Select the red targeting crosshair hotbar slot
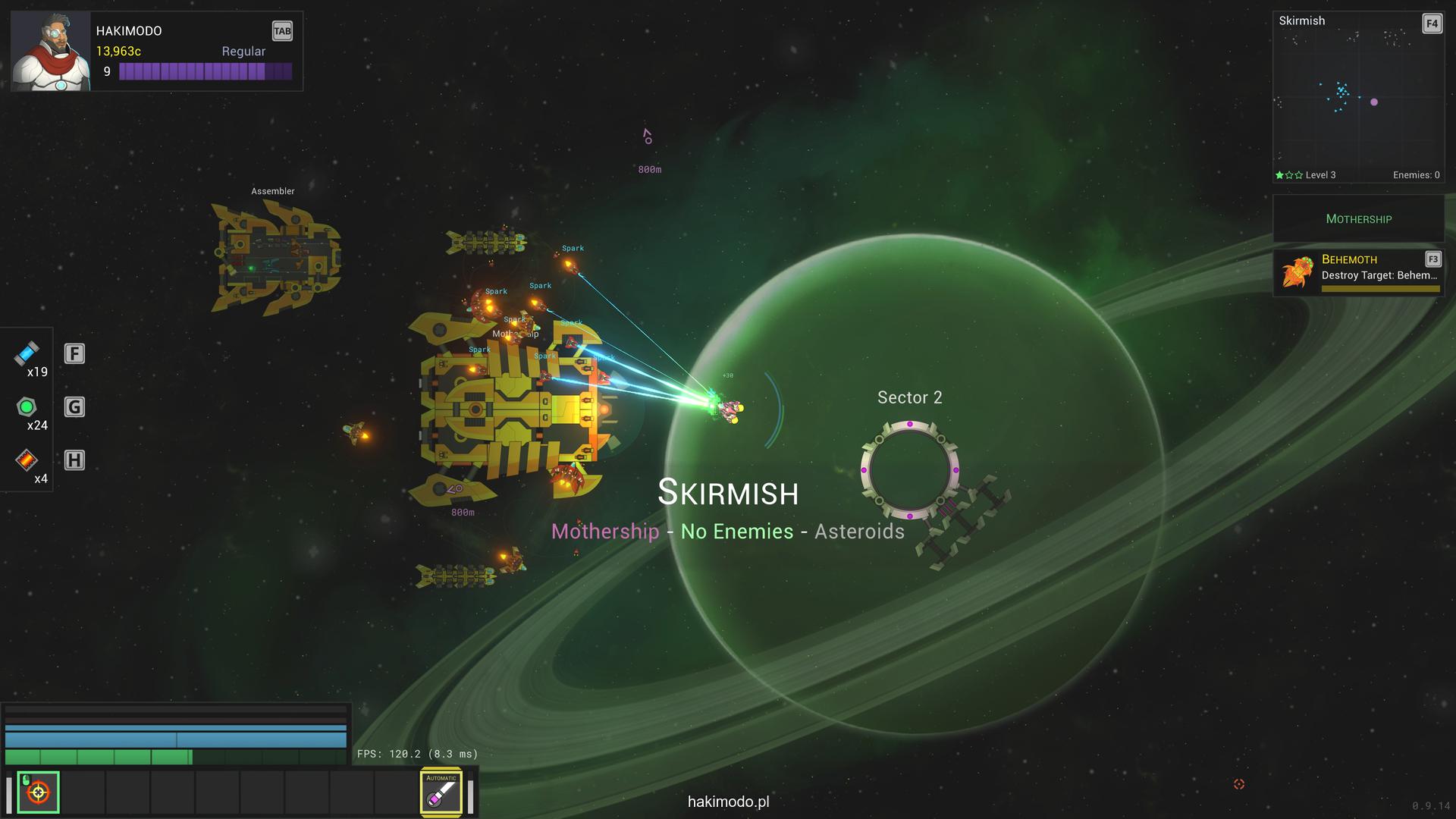The image size is (1456, 819). 39,792
